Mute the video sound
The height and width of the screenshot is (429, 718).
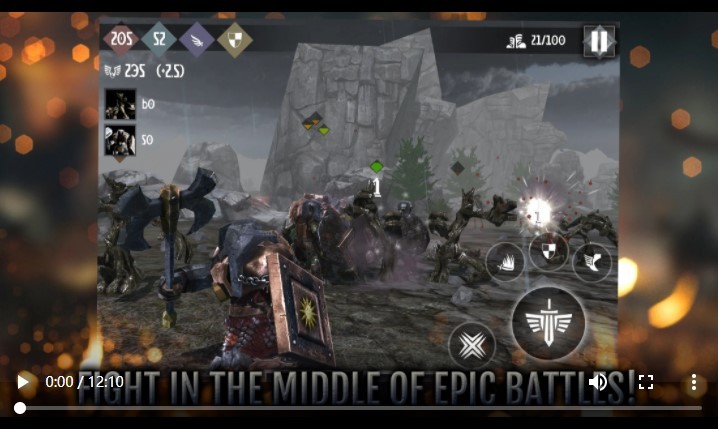[598, 382]
